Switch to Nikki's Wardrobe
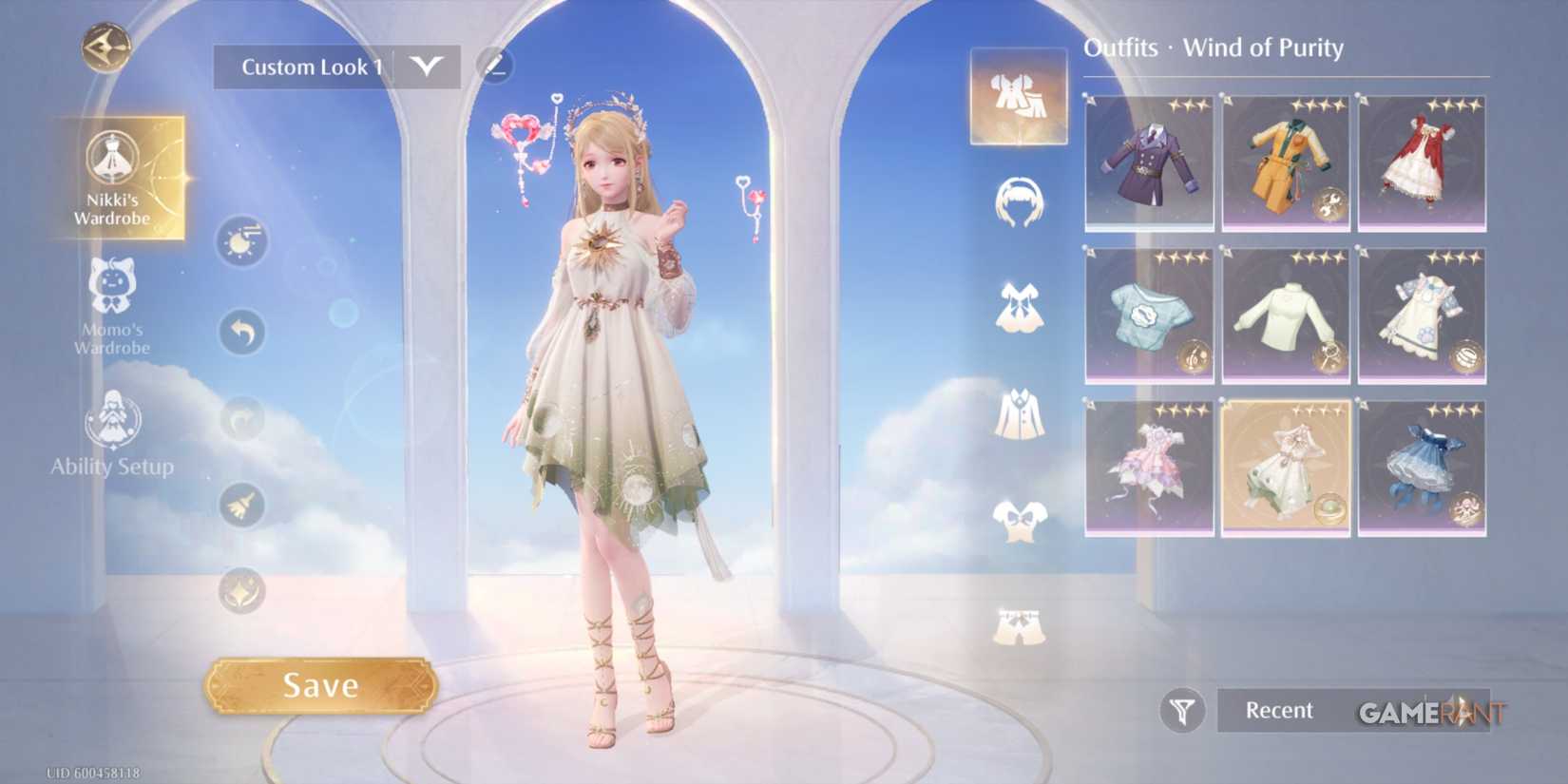The height and width of the screenshot is (784, 1568). [x=114, y=181]
